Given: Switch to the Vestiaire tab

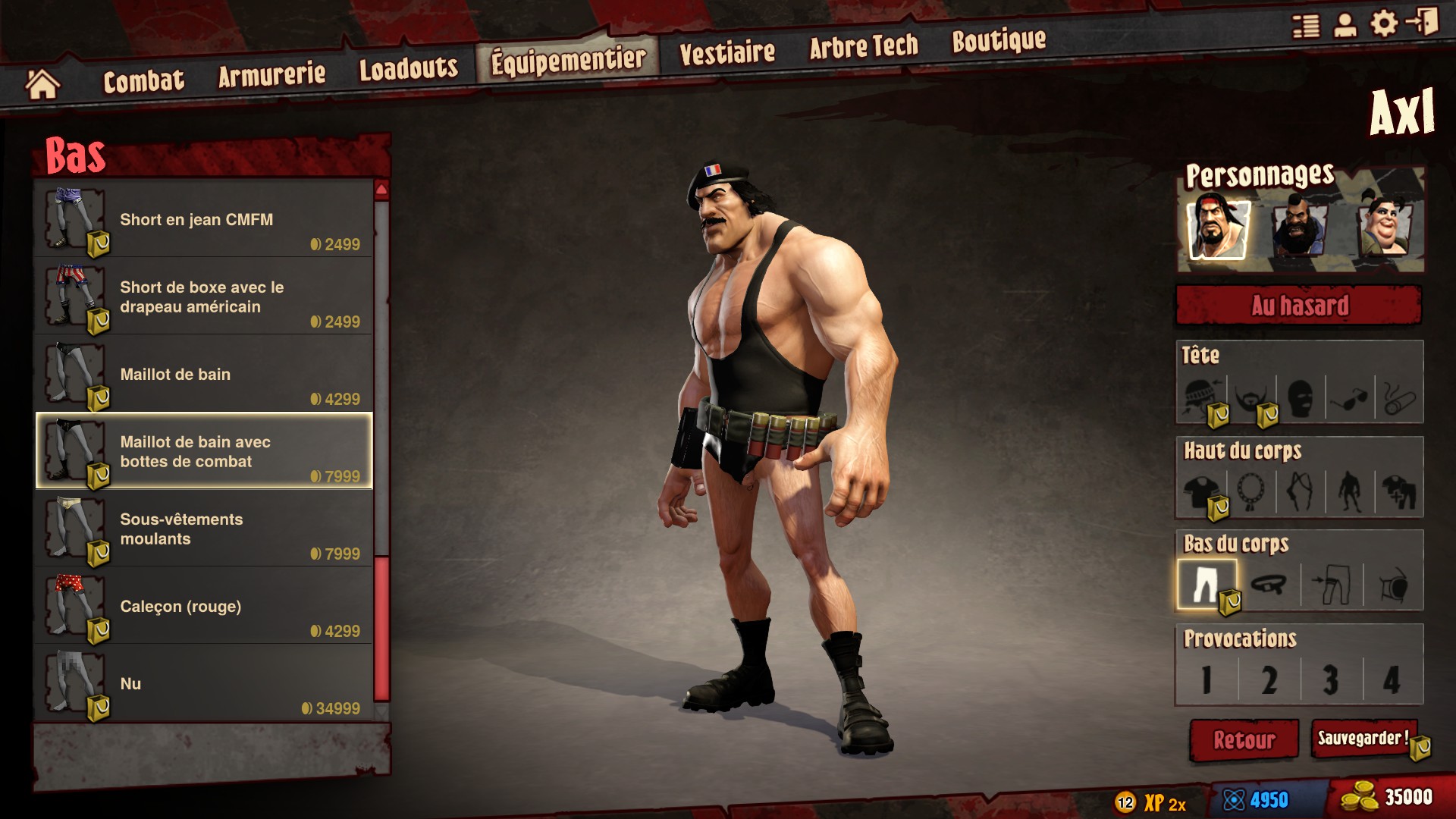Looking at the screenshot, I should (726, 53).
